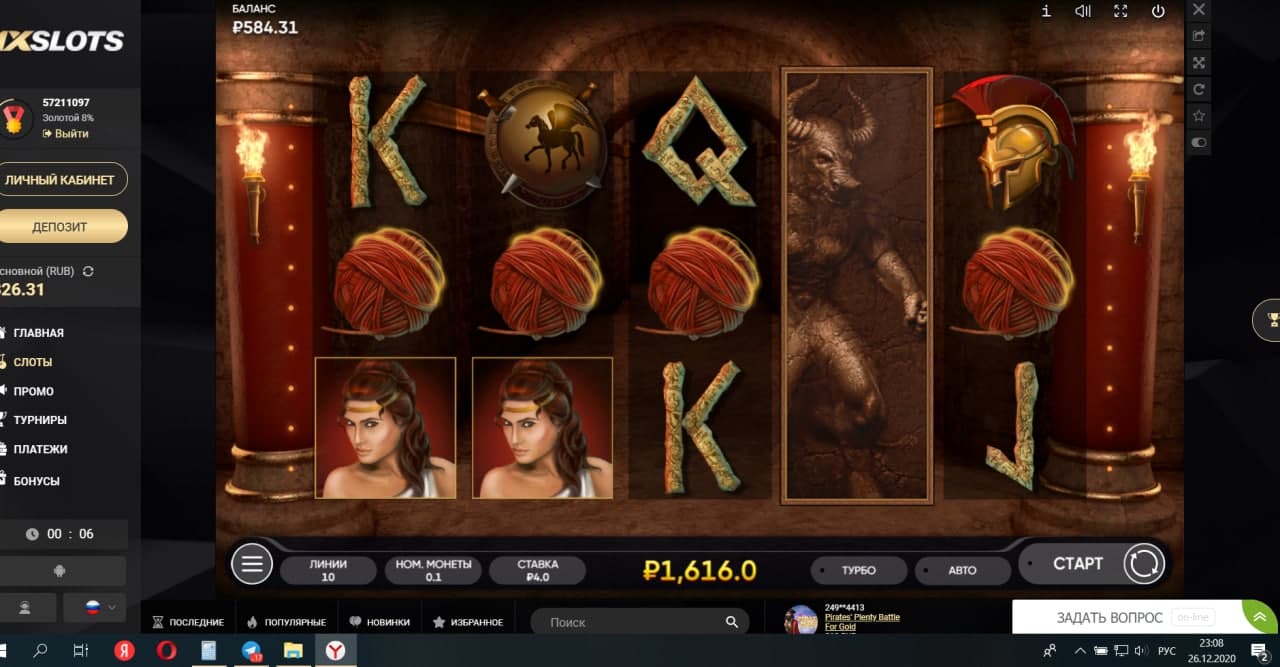Switch the game to fullscreen
Image resolution: width=1280 pixels, height=667 pixels.
pos(1120,11)
